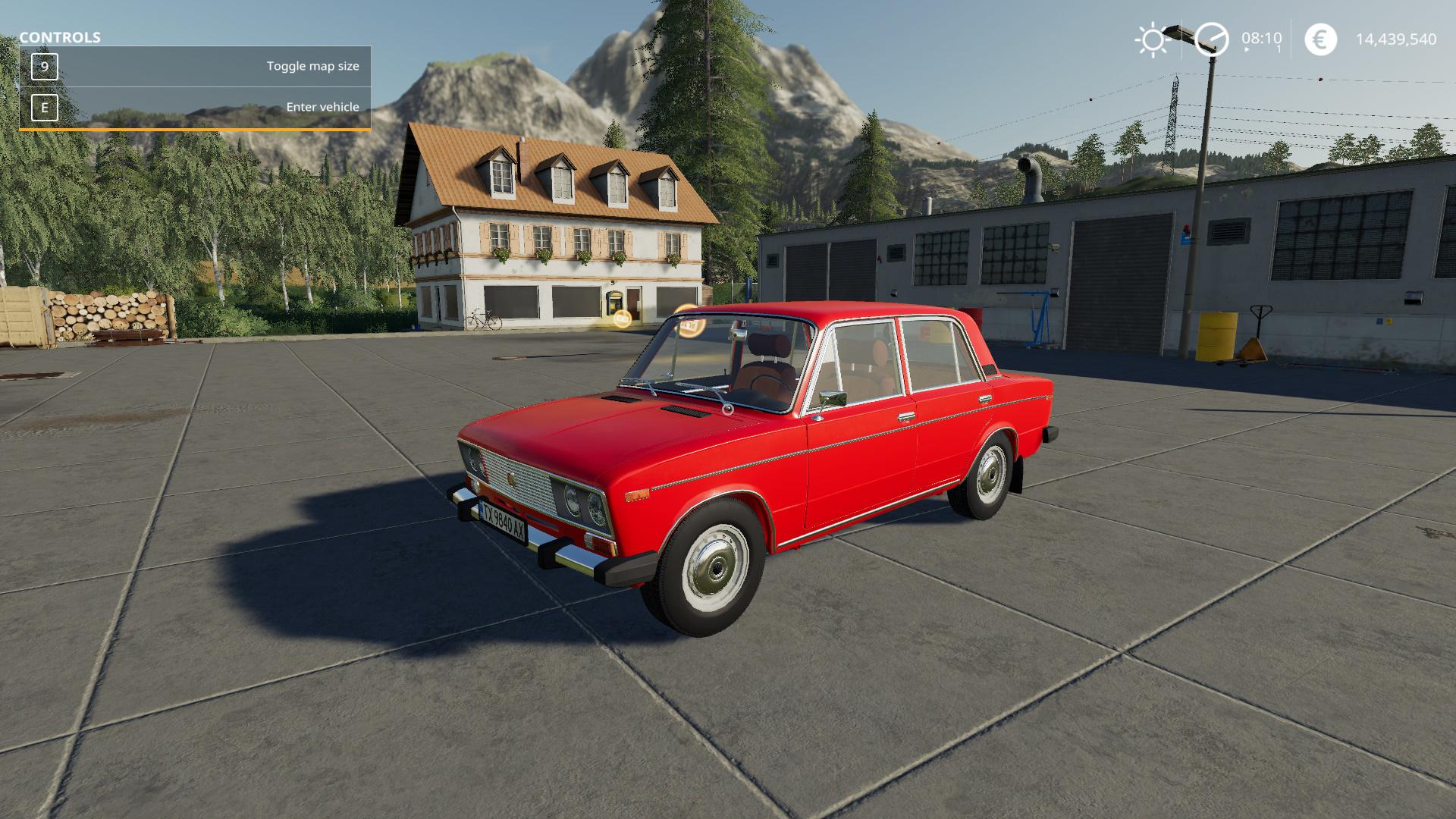Viewport: 1456px width, 819px height.
Task: Click the sunny weather icon
Action: click(1153, 39)
